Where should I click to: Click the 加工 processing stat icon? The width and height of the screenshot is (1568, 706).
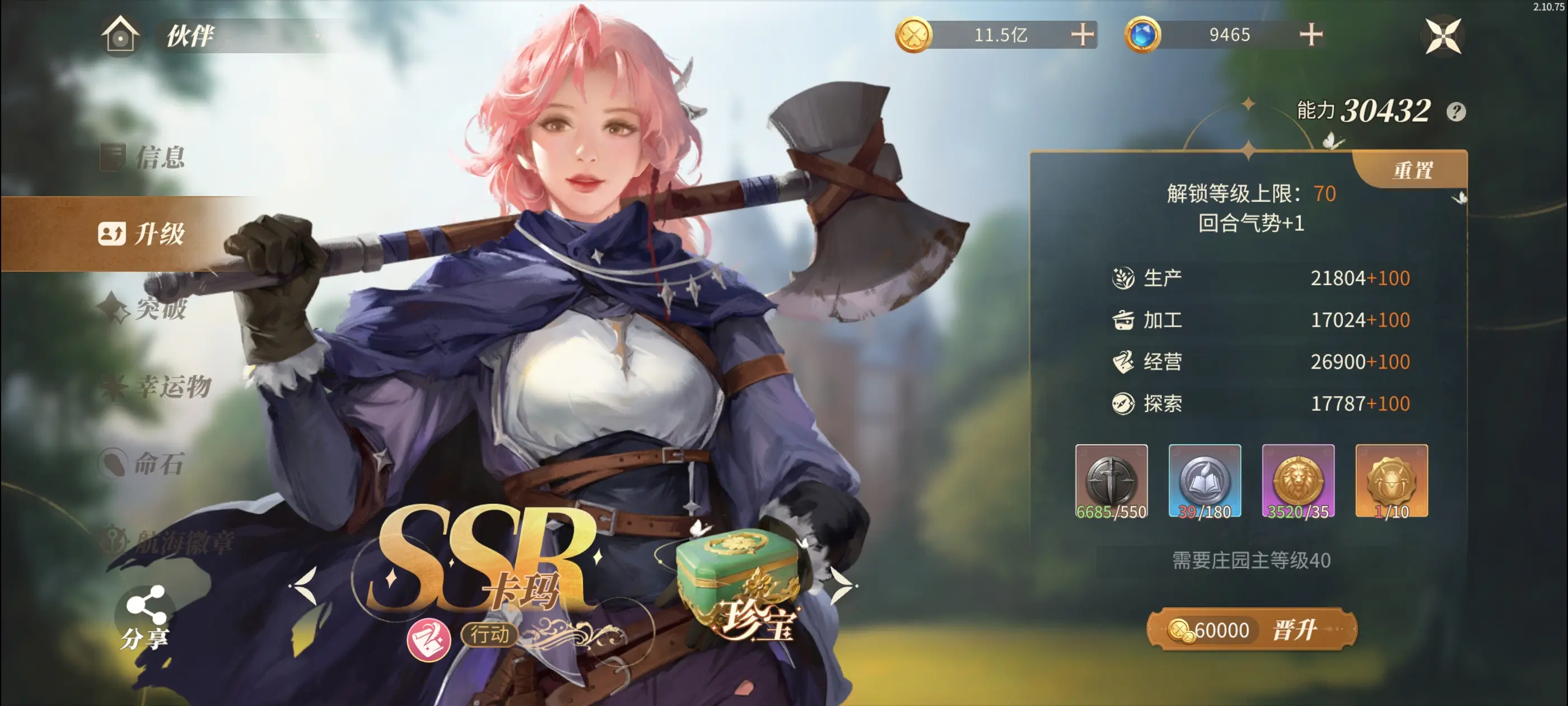coord(1125,320)
